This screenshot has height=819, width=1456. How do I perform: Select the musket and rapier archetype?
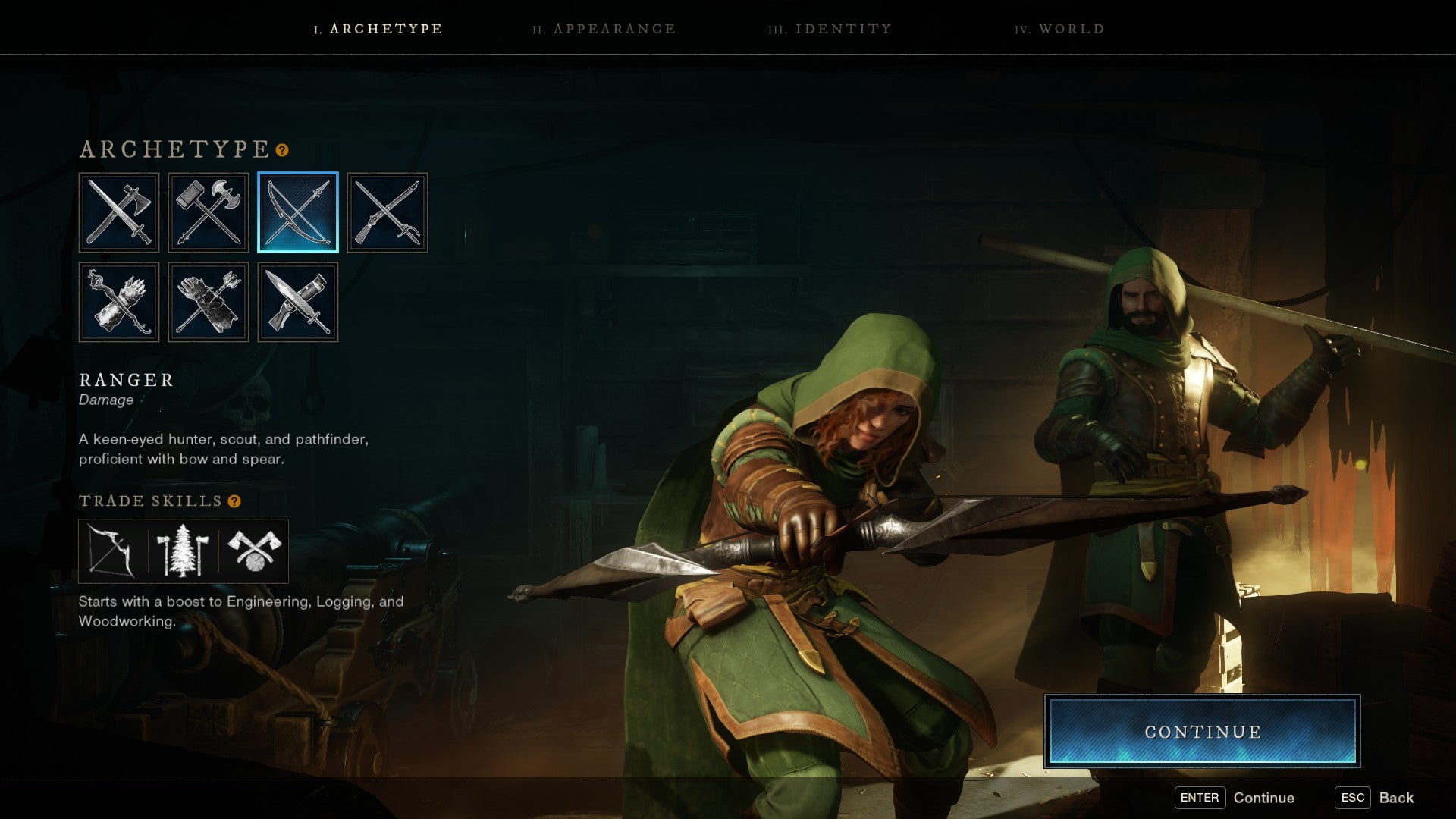[x=388, y=212]
